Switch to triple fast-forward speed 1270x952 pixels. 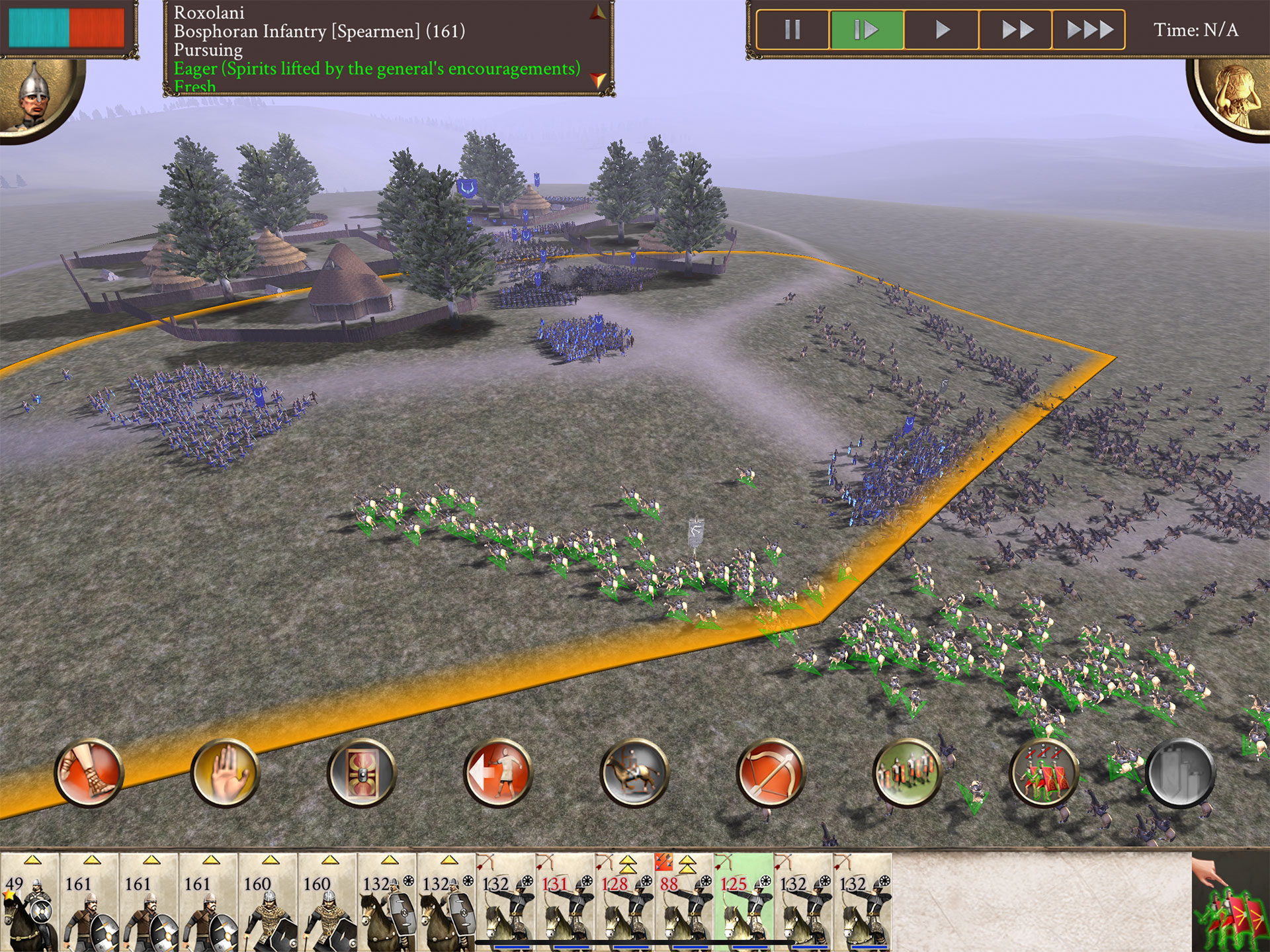pyautogui.click(x=1089, y=30)
